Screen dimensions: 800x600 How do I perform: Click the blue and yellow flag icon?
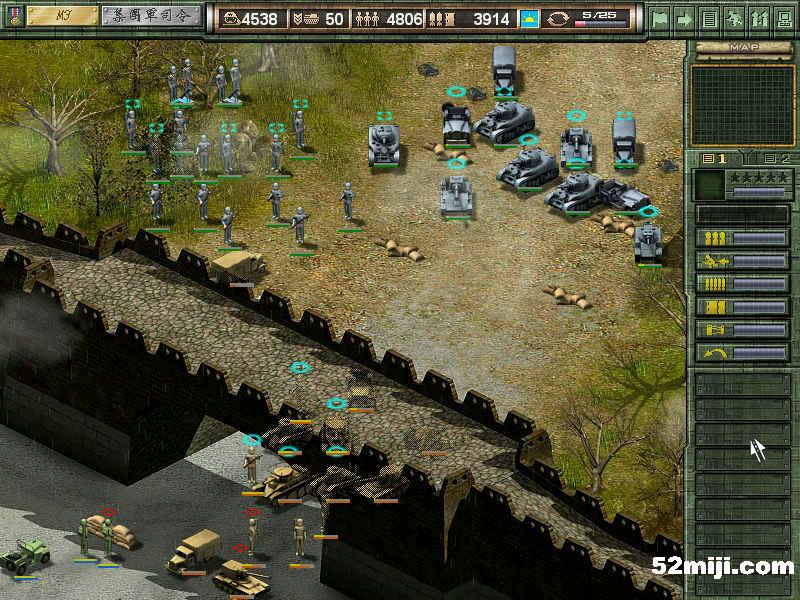coord(530,18)
